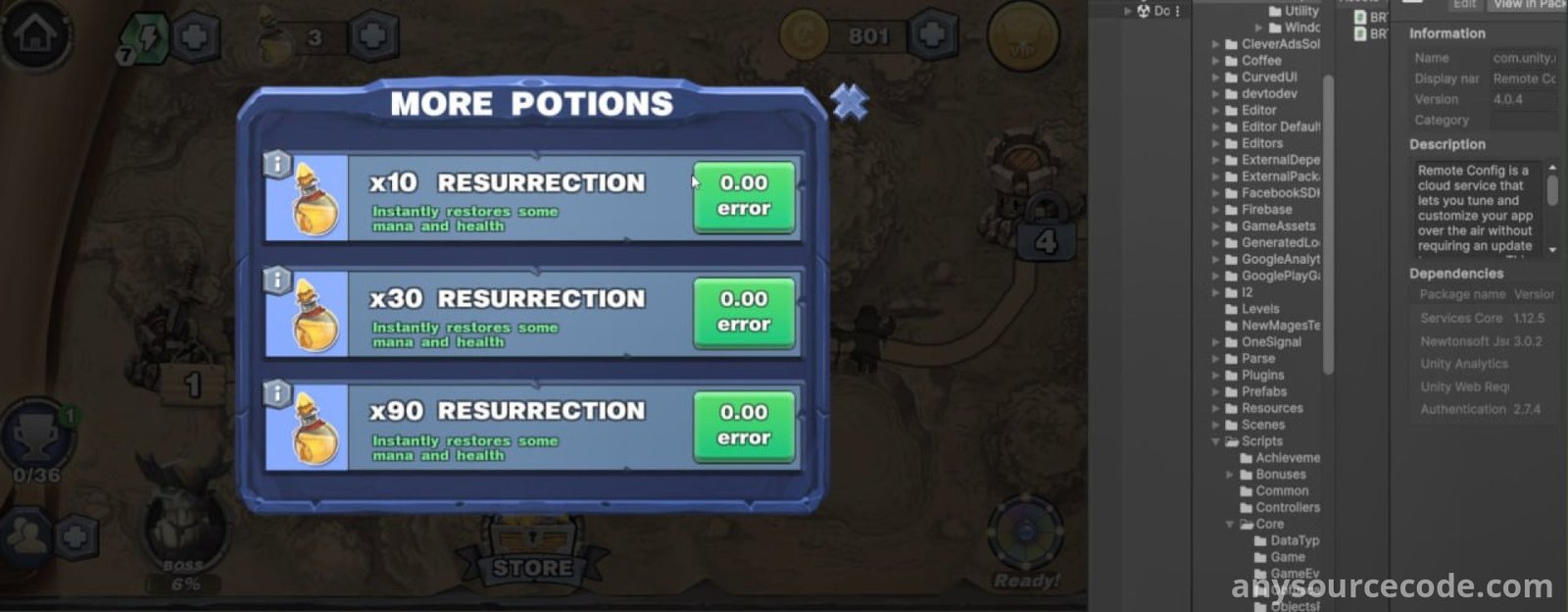Go to the home screen
This screenshot has height=612, width=1568.
35,35
